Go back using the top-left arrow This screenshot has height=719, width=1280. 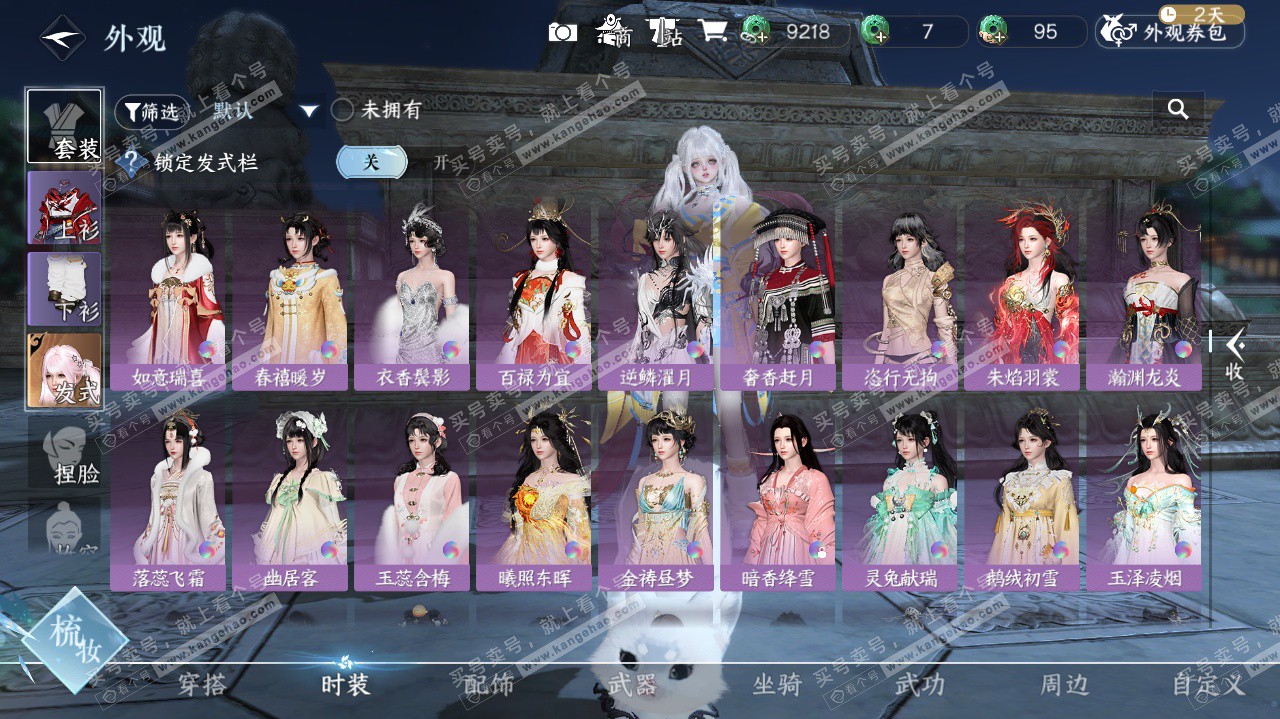click(62, 38)
